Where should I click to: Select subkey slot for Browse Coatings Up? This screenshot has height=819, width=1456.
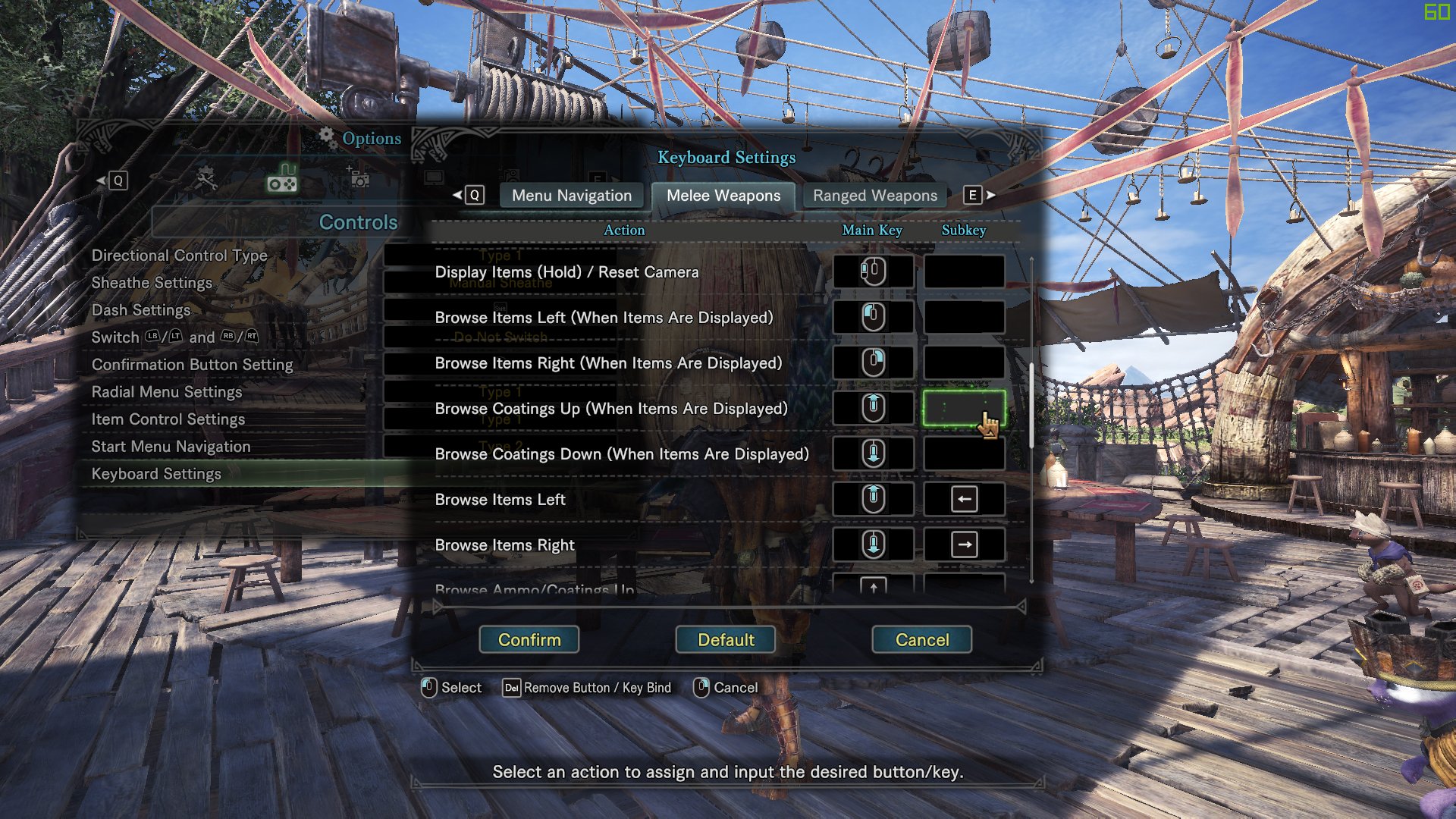point(964,408)
